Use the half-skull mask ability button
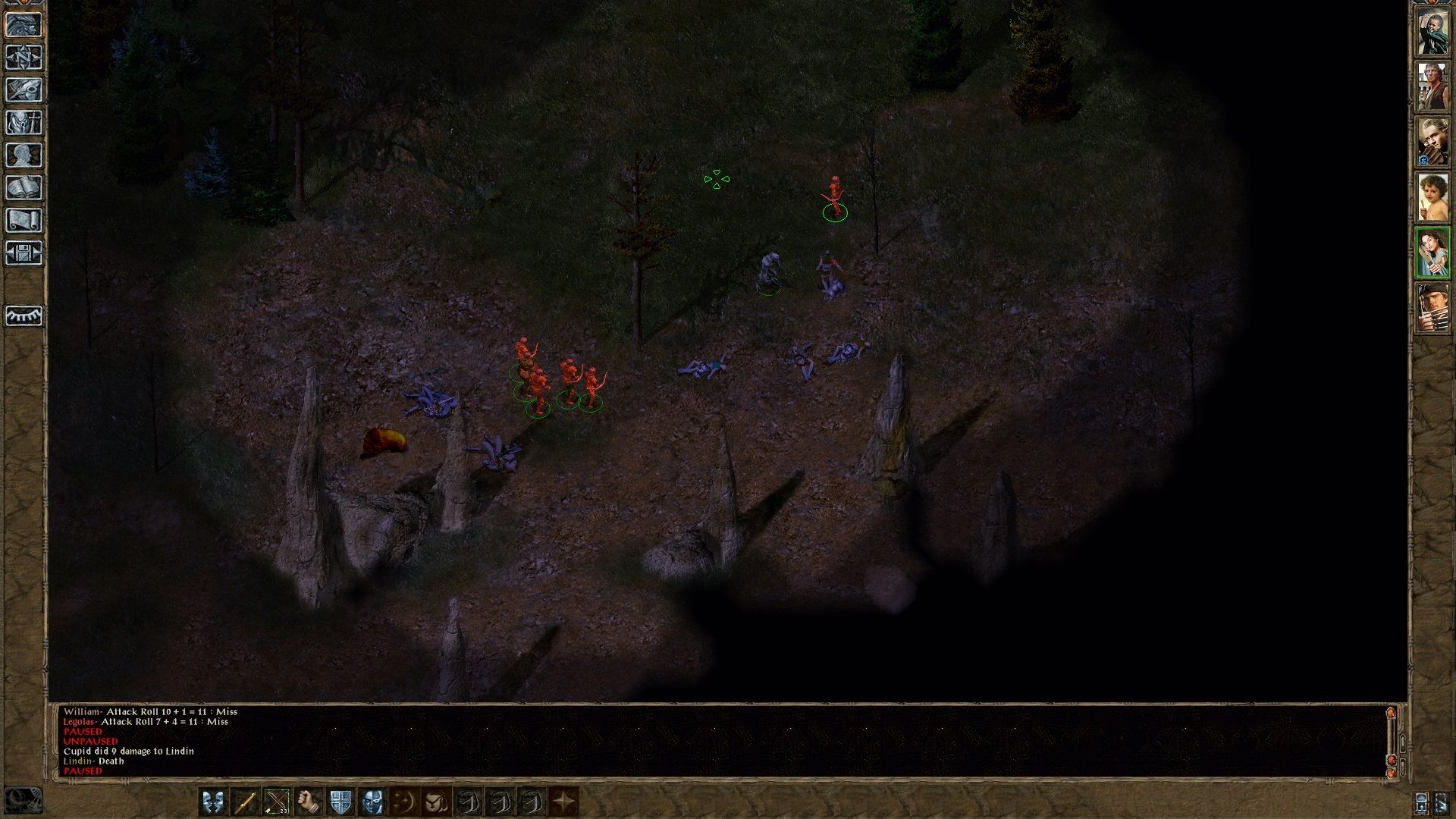 click(372, 802)
